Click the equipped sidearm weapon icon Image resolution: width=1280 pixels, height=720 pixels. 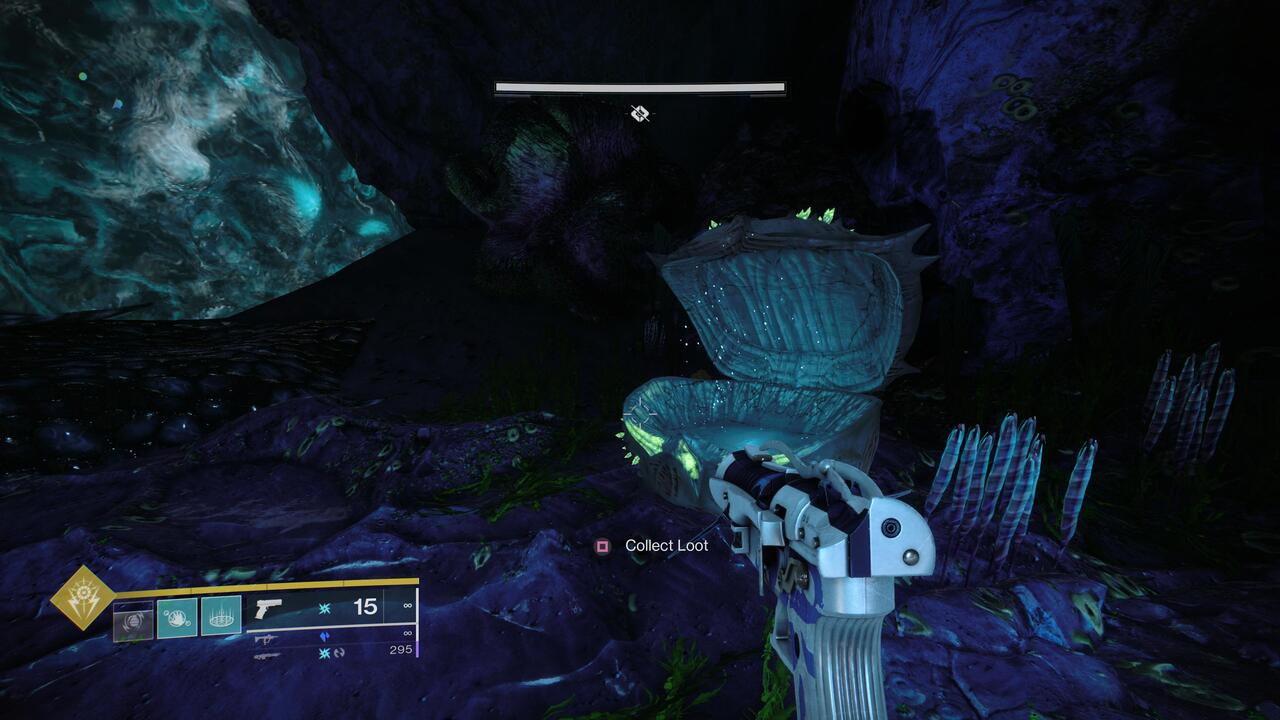268,608
